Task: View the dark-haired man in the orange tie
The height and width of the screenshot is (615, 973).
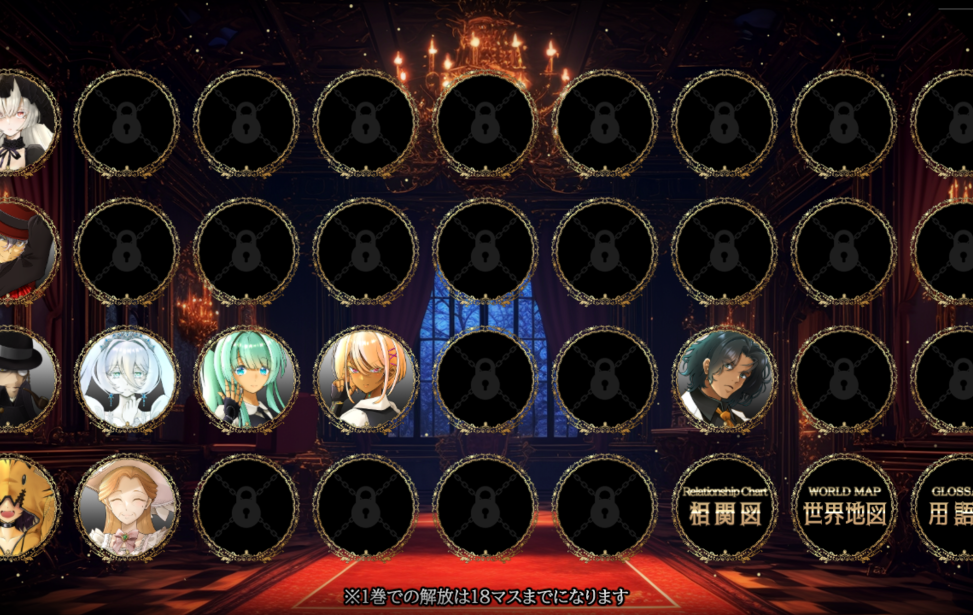Action: 724,380
